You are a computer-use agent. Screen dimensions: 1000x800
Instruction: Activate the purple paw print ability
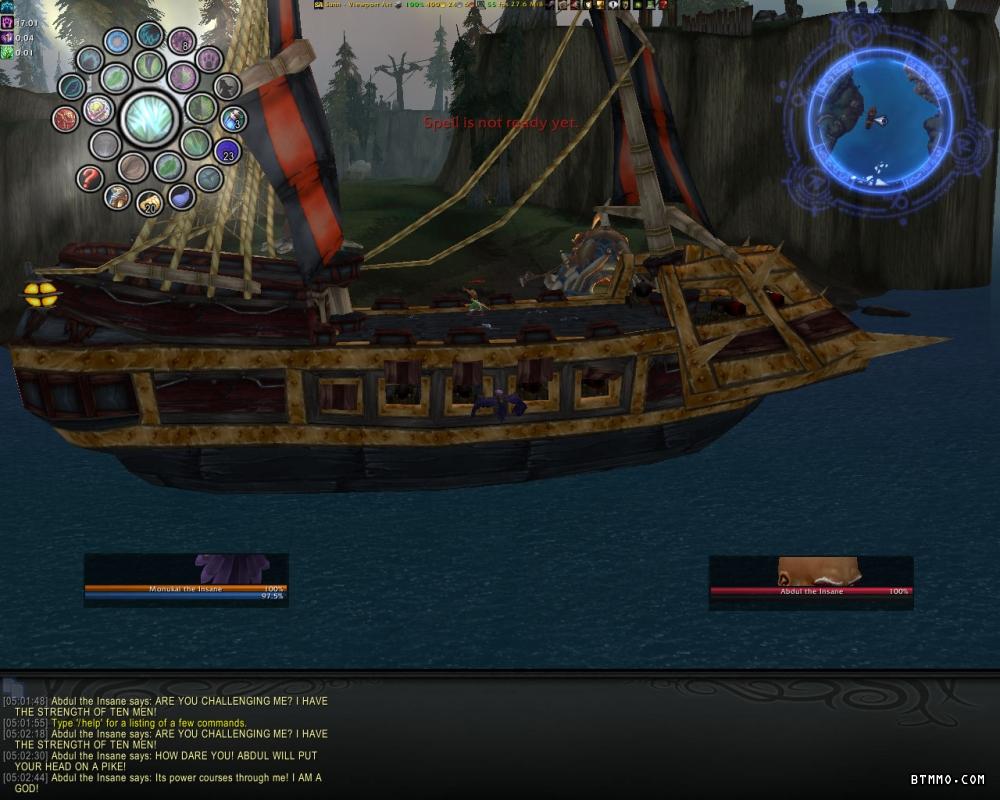point(209,60)
